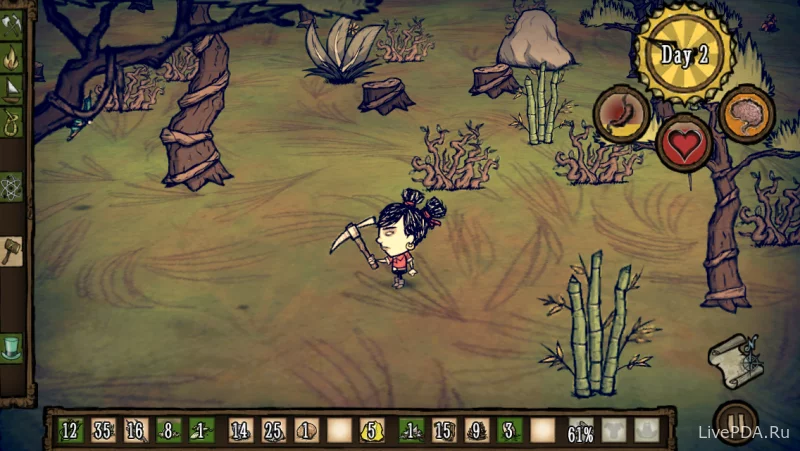Viewport: 800px width, 451px height.
Task: Open the Structures crafting tab with hammer icon
Action: tap(11, 250)
